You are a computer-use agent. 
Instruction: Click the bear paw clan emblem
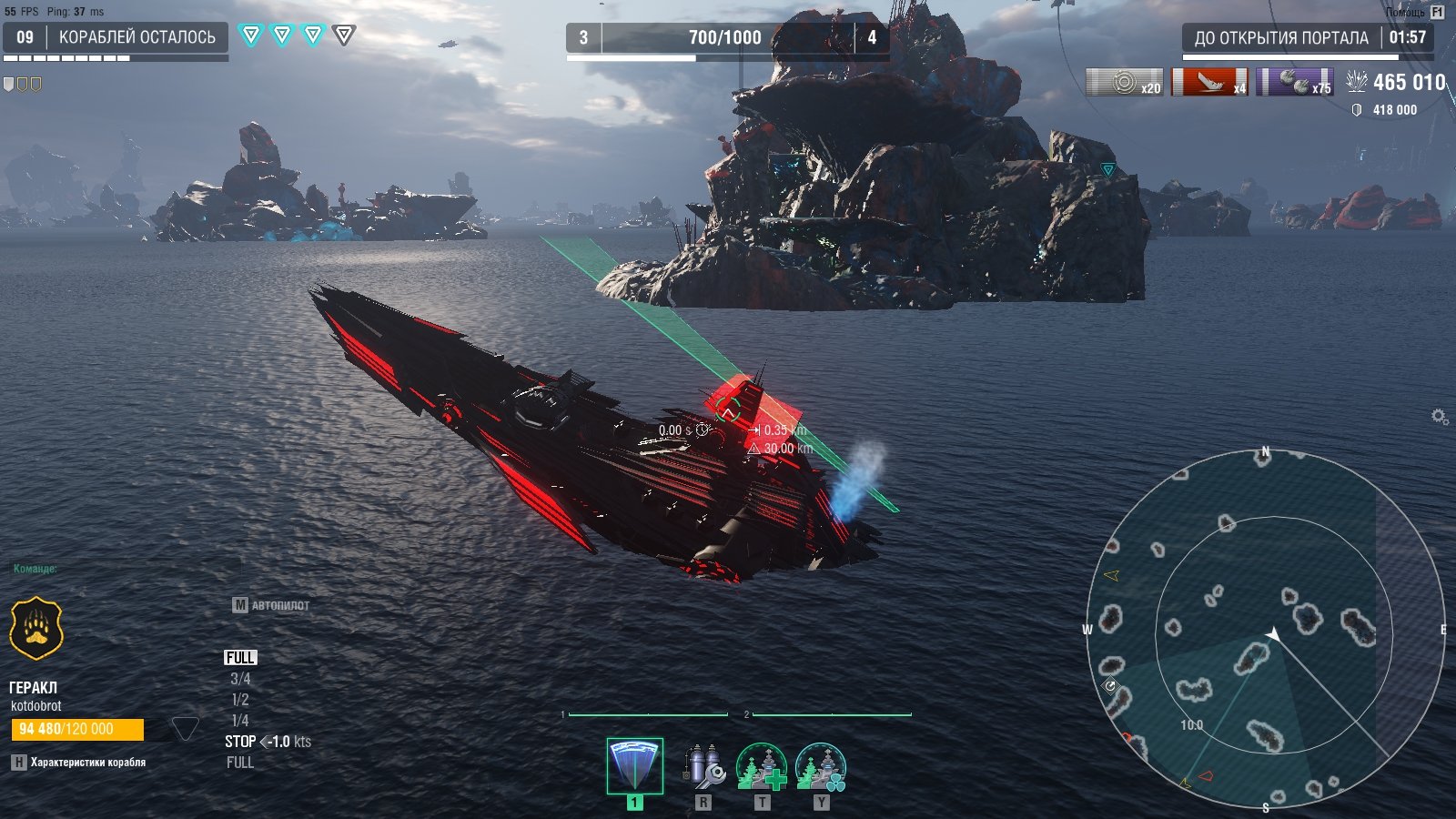[36, 628]
